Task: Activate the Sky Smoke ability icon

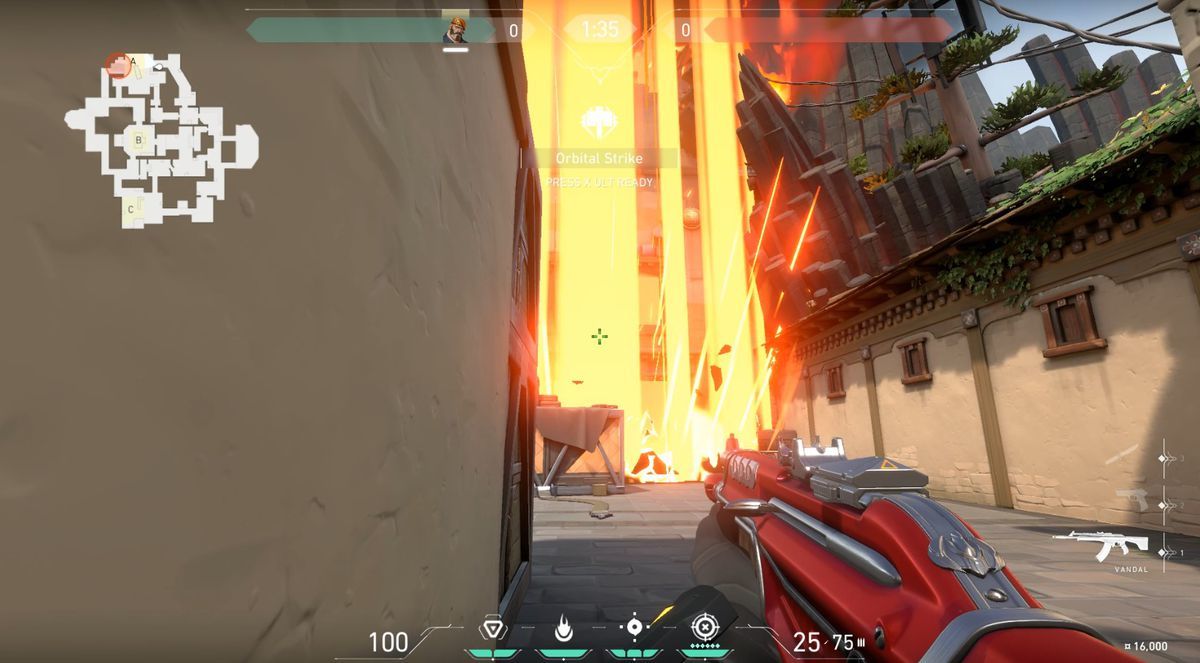Action: [633, 628]
